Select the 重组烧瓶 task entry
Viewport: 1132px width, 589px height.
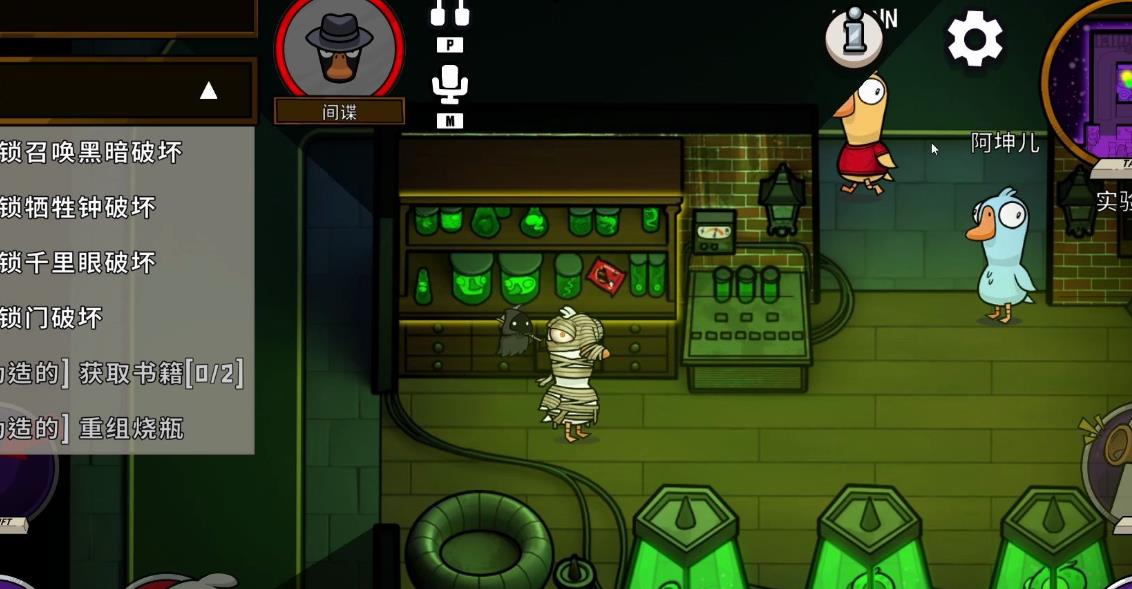click(93, 429)
